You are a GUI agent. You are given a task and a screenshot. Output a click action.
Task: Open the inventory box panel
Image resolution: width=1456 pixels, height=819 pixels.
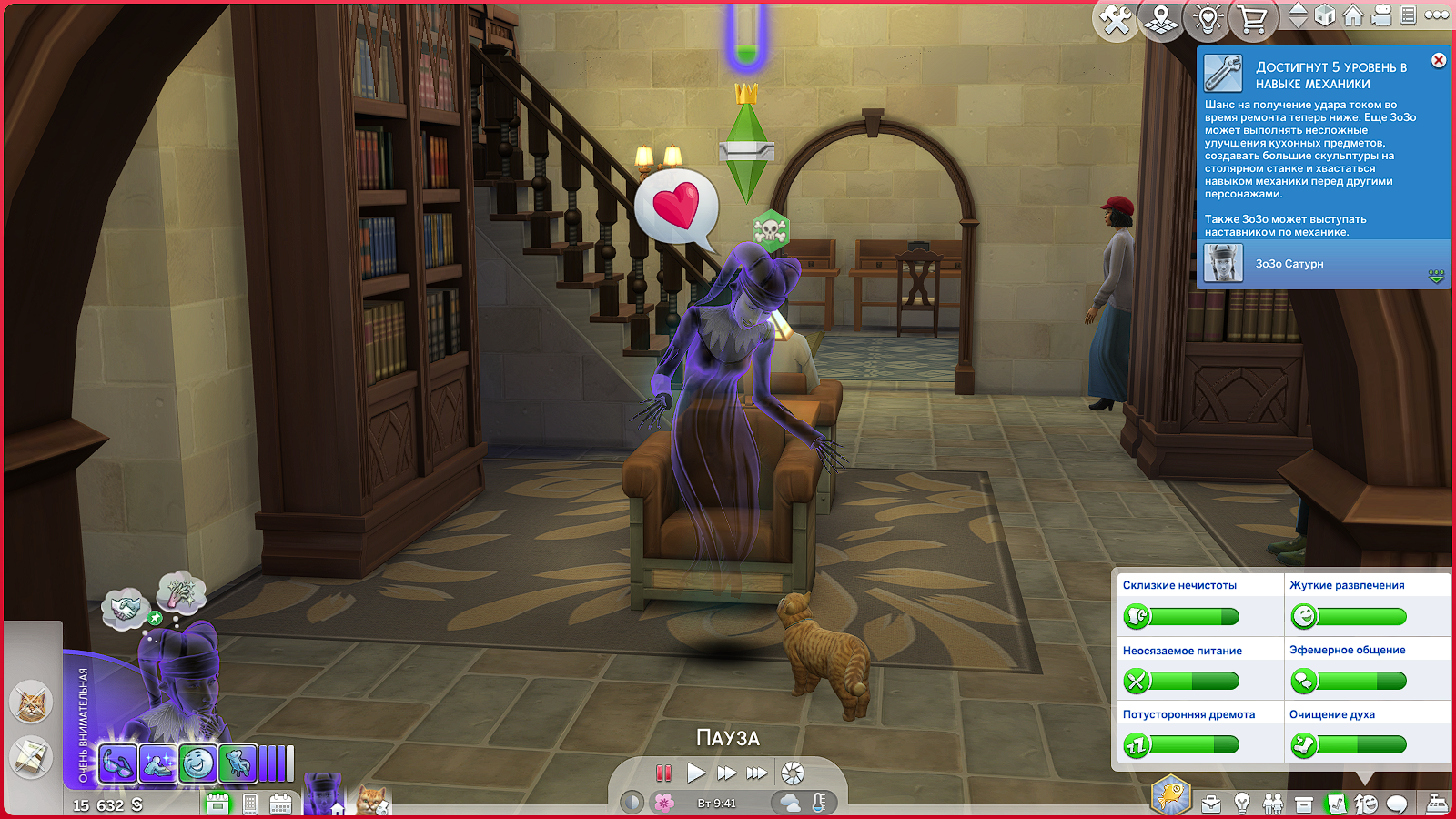[1304, 804]
